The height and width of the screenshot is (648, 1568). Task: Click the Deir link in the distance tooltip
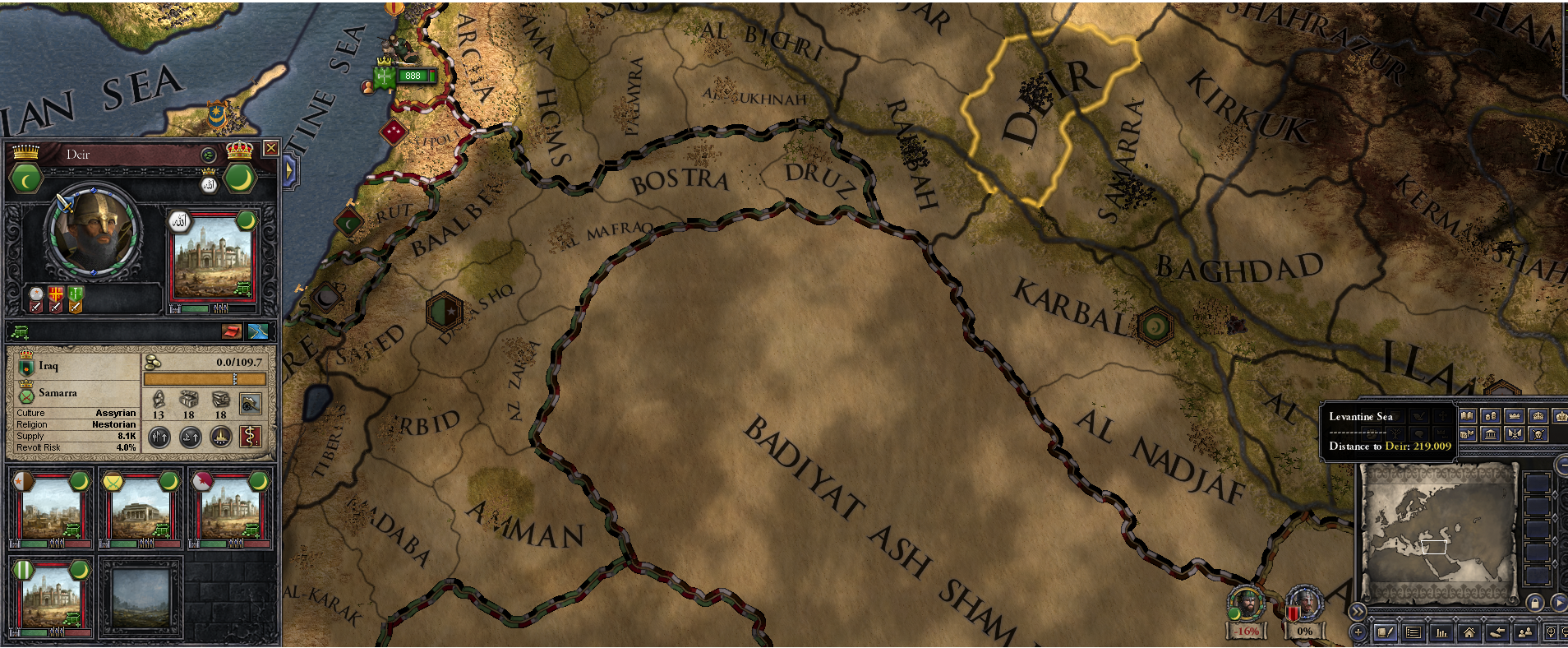point(1396,447)
